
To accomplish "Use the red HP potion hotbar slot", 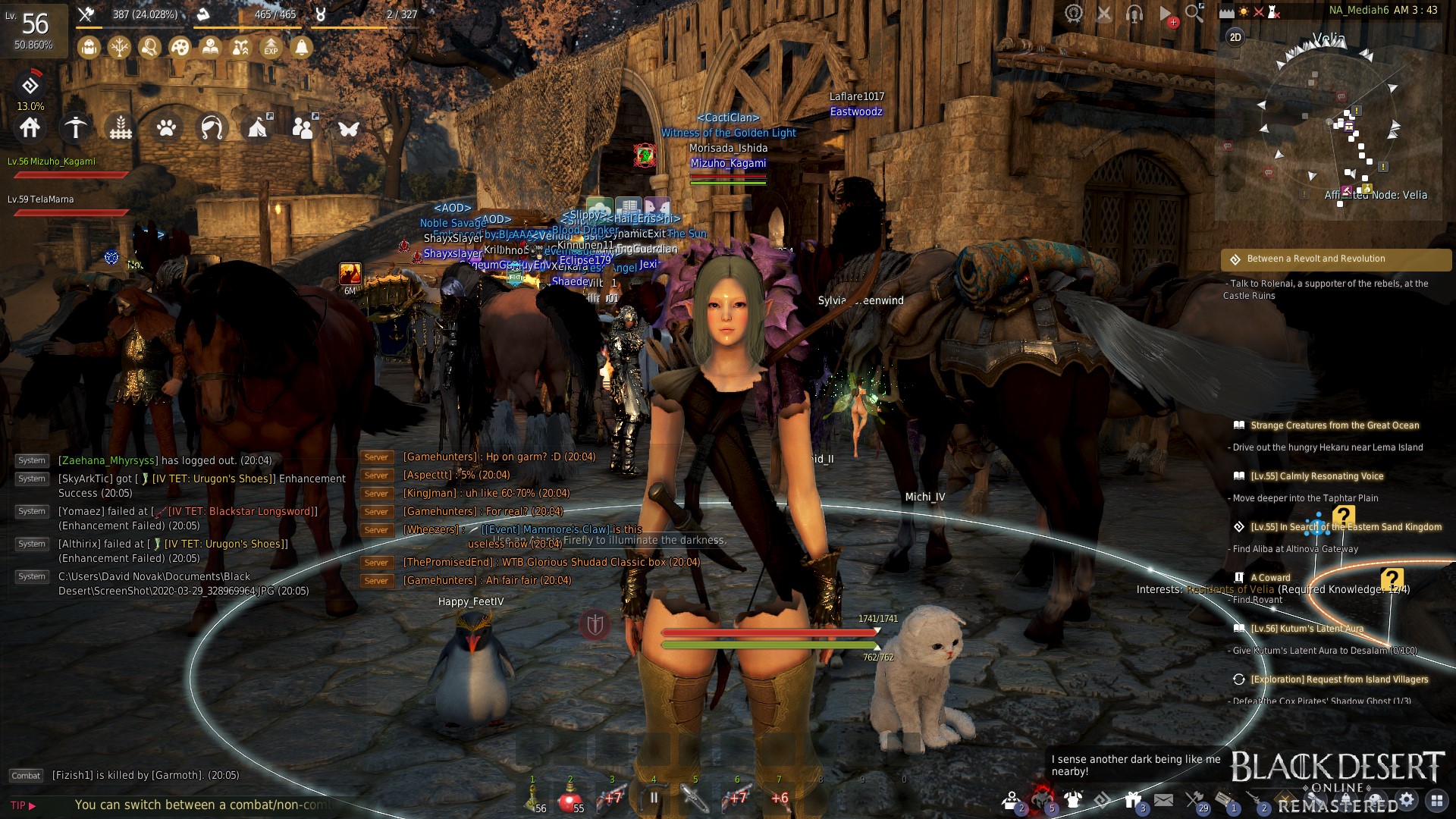I will point(570,799).
